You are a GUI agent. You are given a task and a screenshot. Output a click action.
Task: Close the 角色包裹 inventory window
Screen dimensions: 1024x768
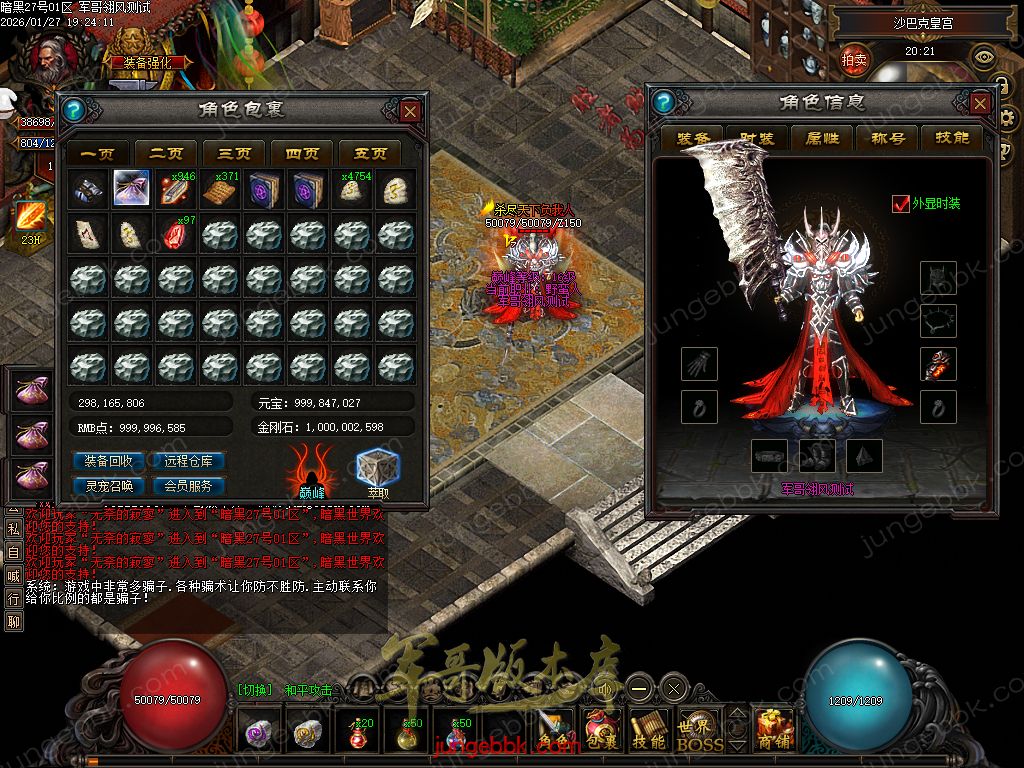click(x=409, y=111)
